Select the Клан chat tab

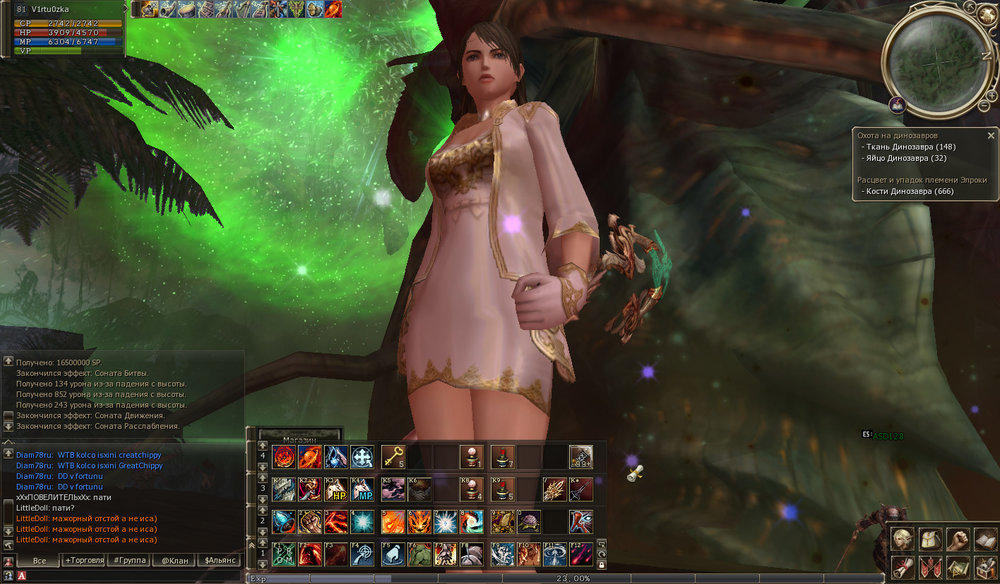pyautogui.click(x=174, y=560)
